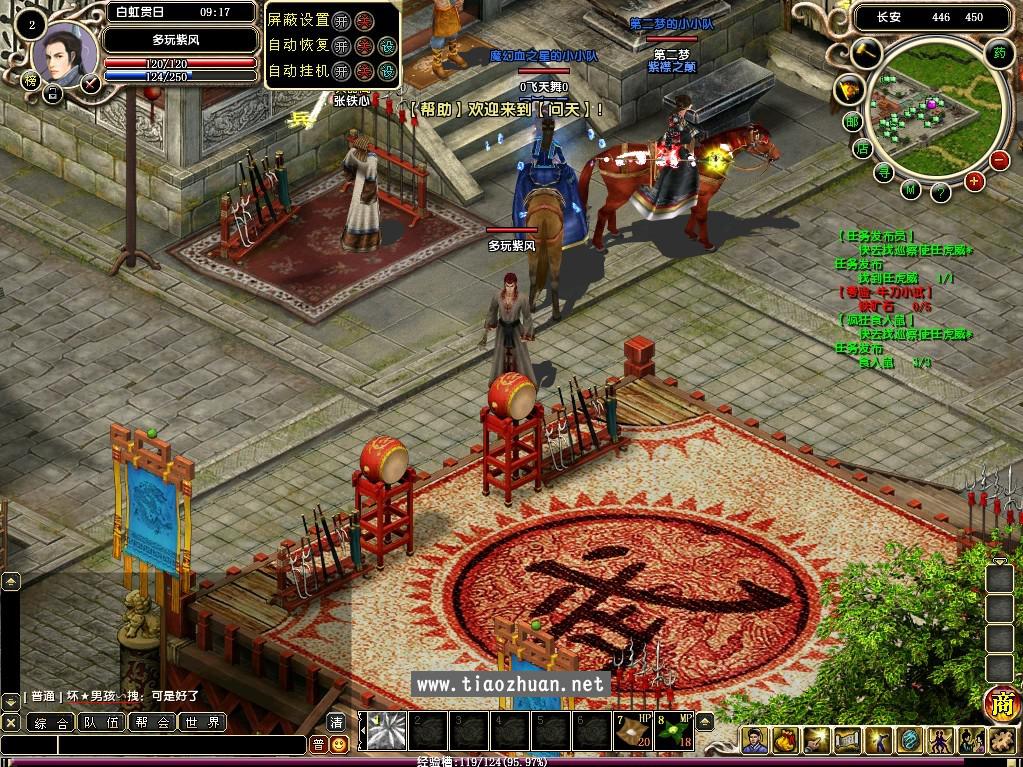The height and width of the screenshot is (767, 1023).
Task: Click the 药 medicine button by minimap
Action: [x=998, y=53]
